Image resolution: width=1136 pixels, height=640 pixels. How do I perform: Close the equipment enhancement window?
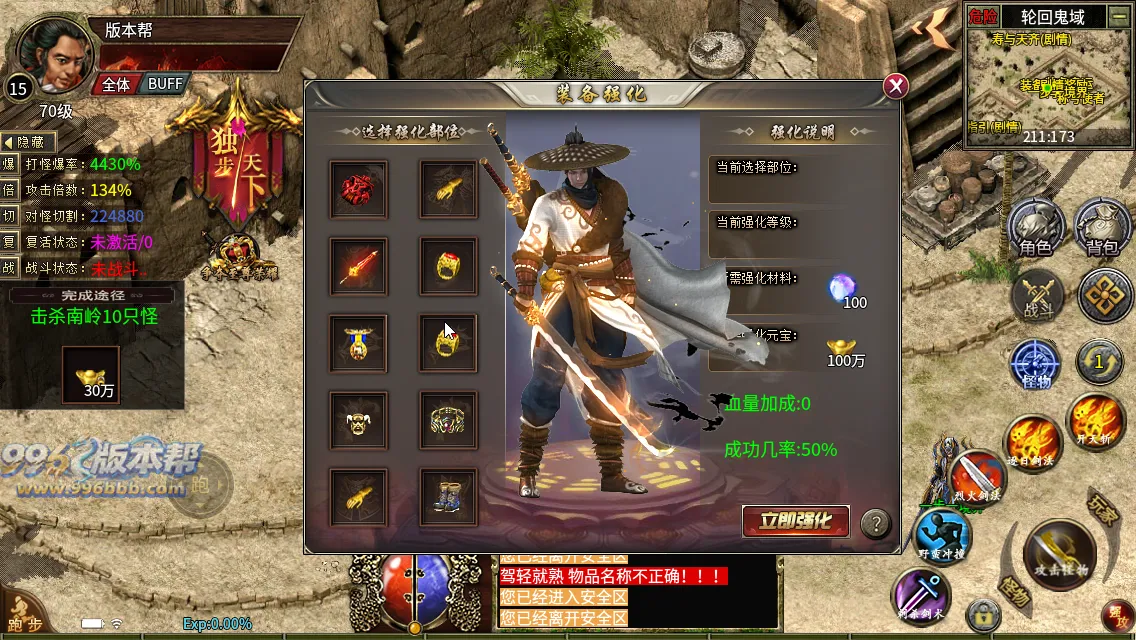pyautogui.click(x=896, y=86)
